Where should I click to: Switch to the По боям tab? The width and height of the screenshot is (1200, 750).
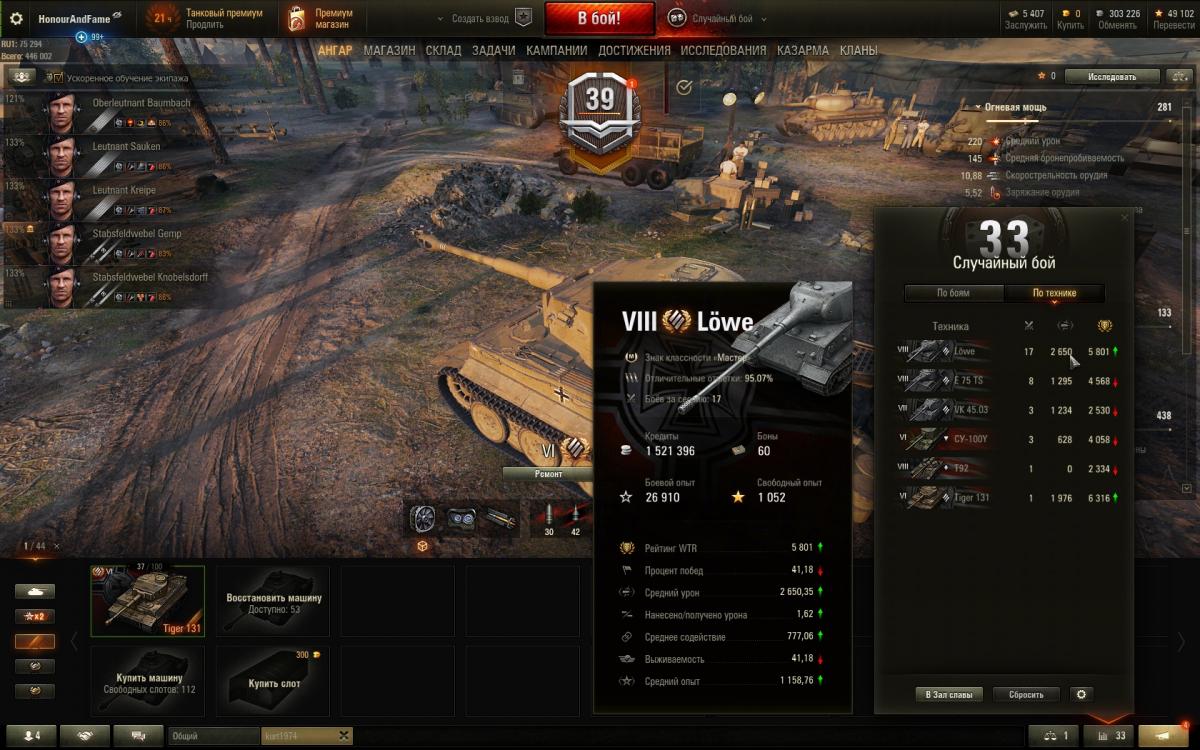pos(953,293)
